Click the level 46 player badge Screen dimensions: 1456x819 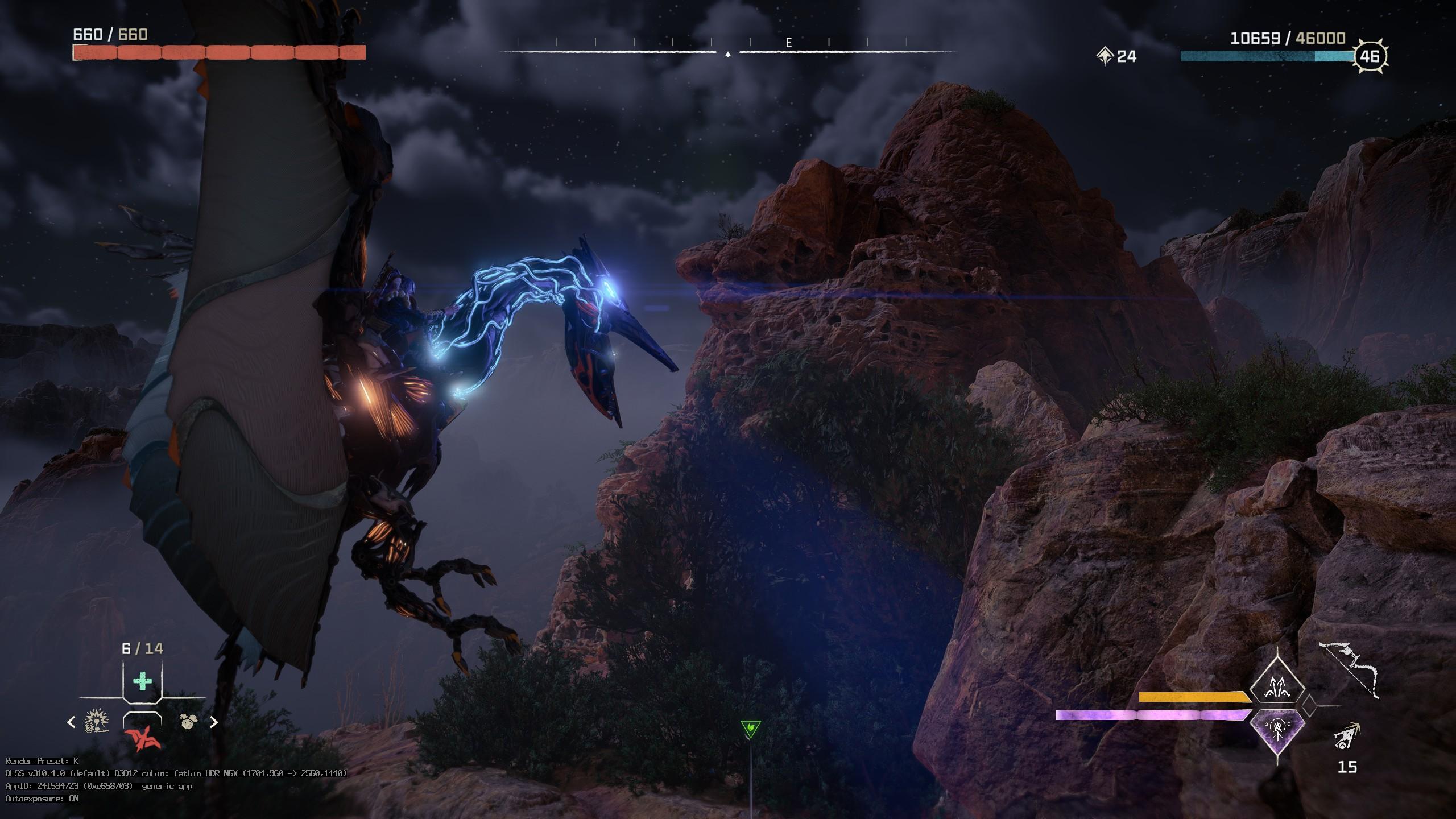(x=1370, y=56)
